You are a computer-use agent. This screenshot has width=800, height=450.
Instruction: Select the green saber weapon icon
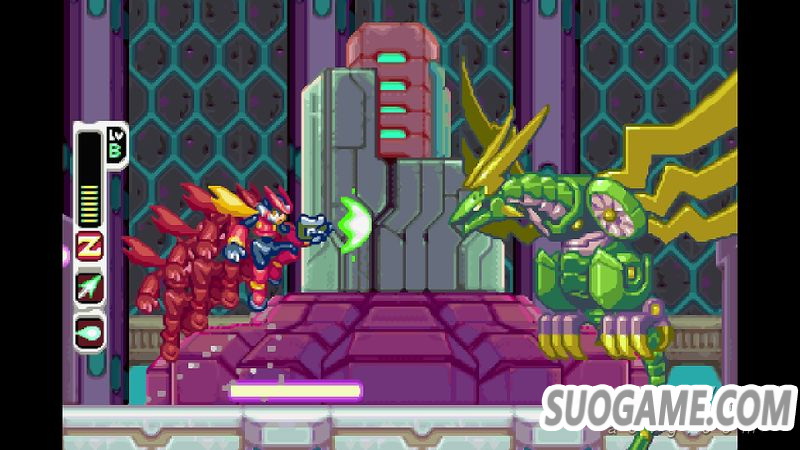click(x=90, y=287)
